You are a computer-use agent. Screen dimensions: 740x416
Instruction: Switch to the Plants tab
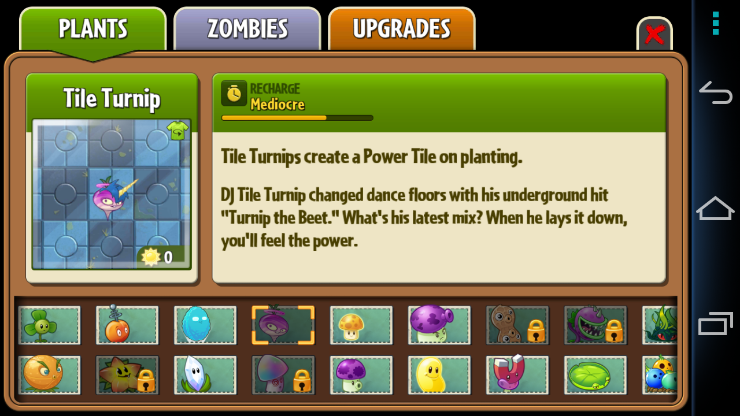point(93,28)
